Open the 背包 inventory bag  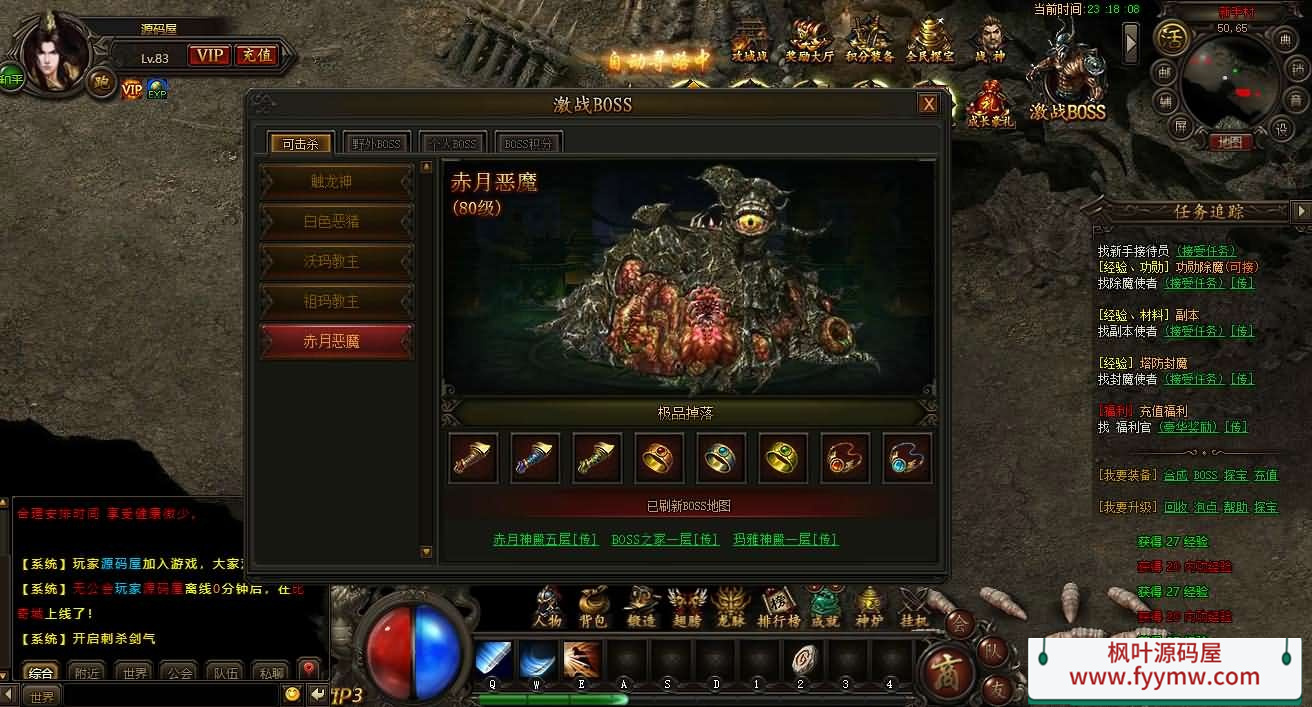(593, 606)
